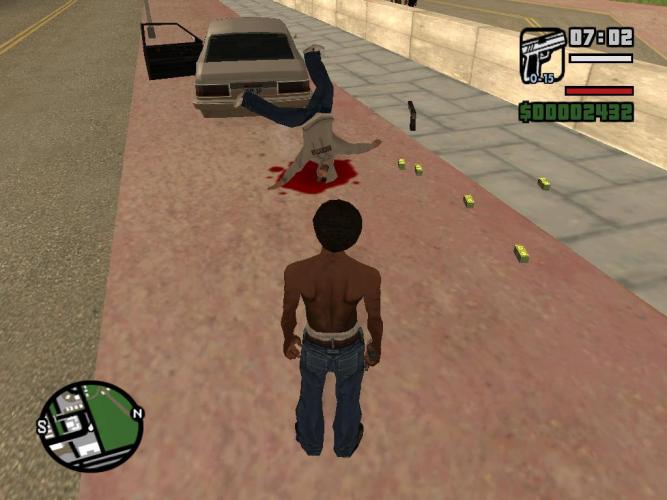Click the pistol weapon icon
This screenshot has width=667, height=500.
tap(542, 54)
